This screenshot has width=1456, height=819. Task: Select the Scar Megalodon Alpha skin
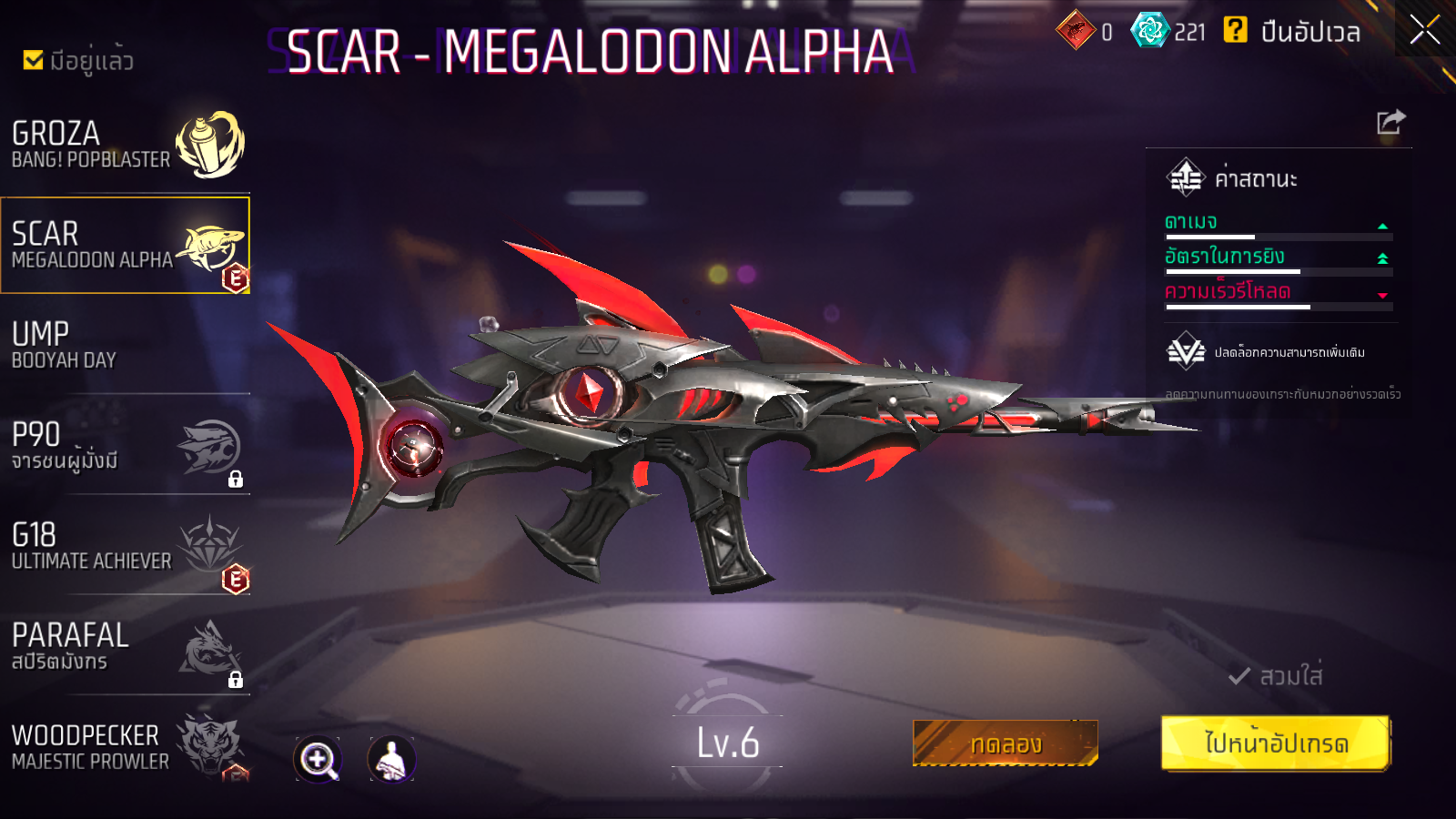click(x=126, y=246)
